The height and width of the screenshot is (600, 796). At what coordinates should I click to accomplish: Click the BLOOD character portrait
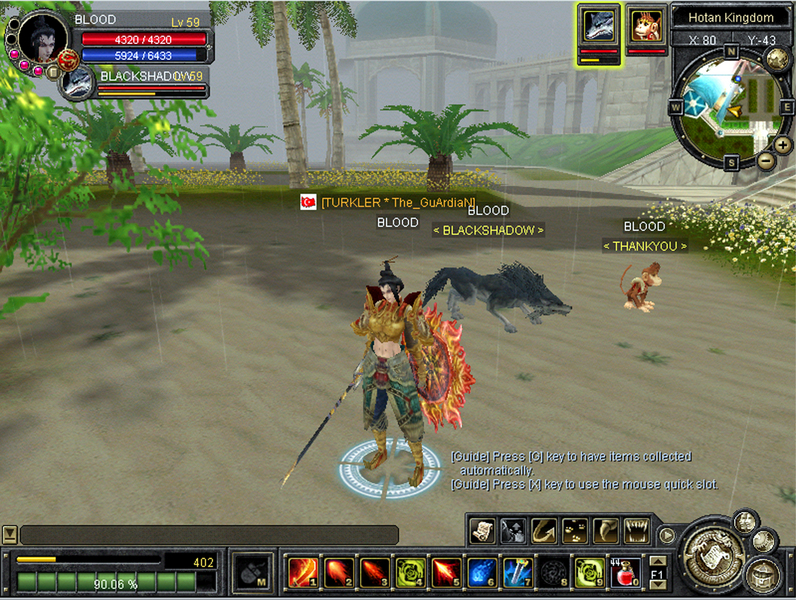pos(42,40)
